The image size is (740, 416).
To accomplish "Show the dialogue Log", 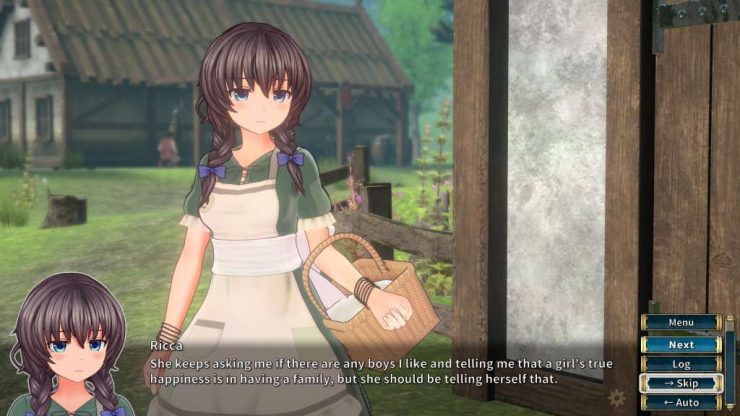I will pyautogui.click(x=681, y=364).
